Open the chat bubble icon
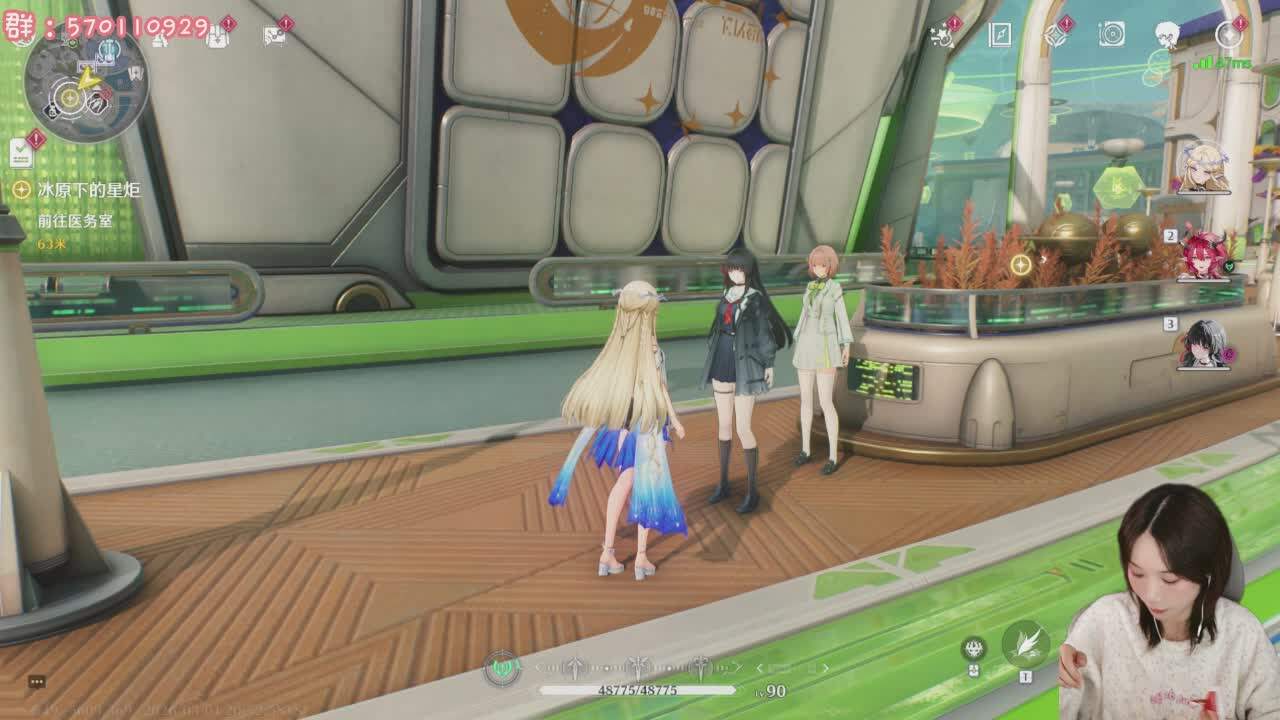1280x720 pixels. [x=37, y=682]
